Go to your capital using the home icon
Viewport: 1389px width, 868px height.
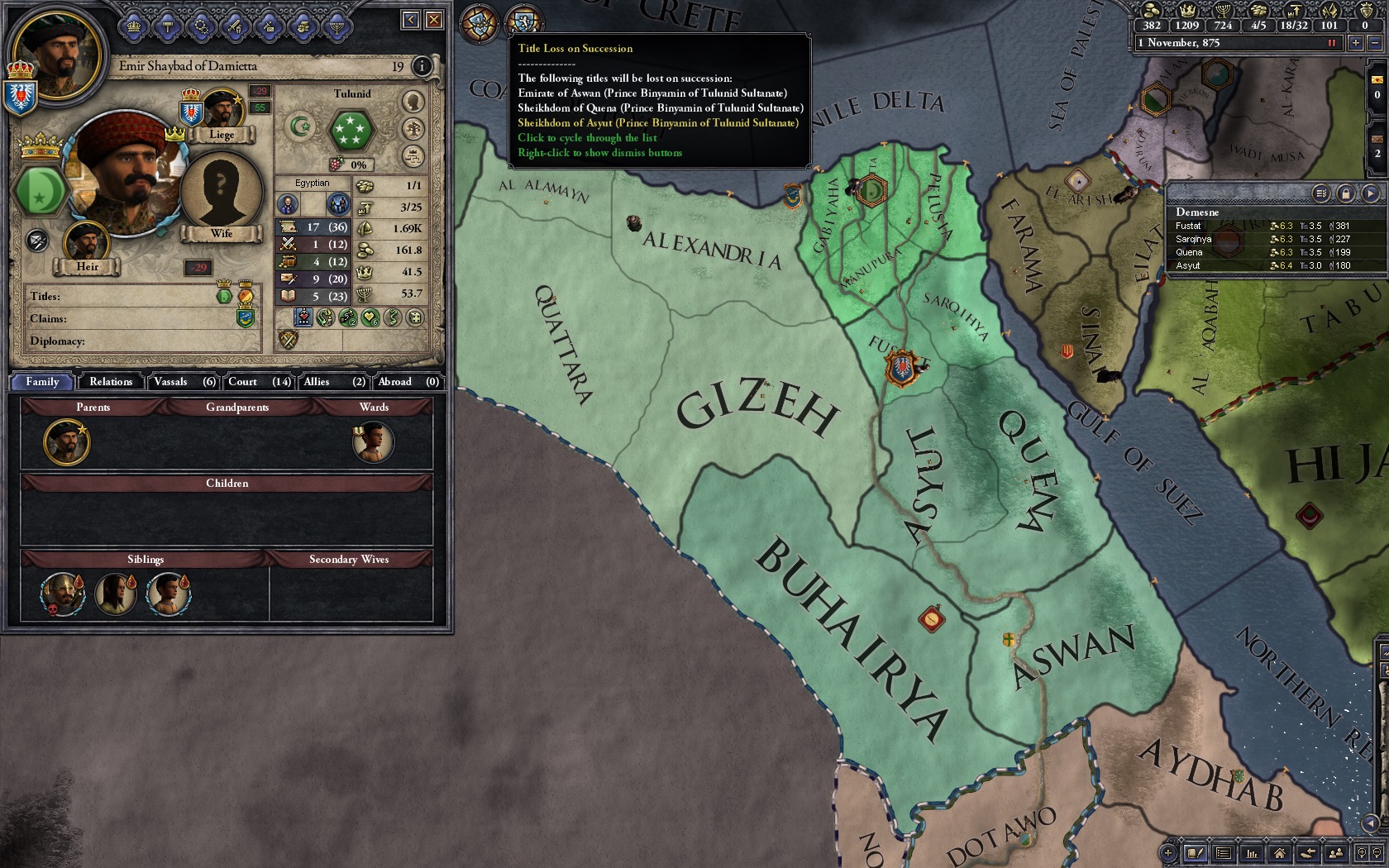1280,852
